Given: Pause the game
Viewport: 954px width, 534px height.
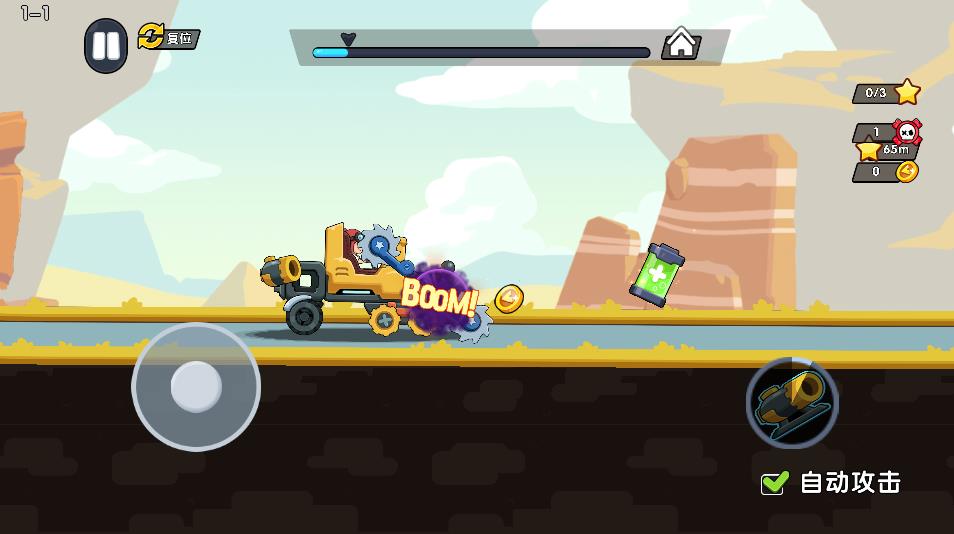Looking at the screenshot, I should point(105,46).
